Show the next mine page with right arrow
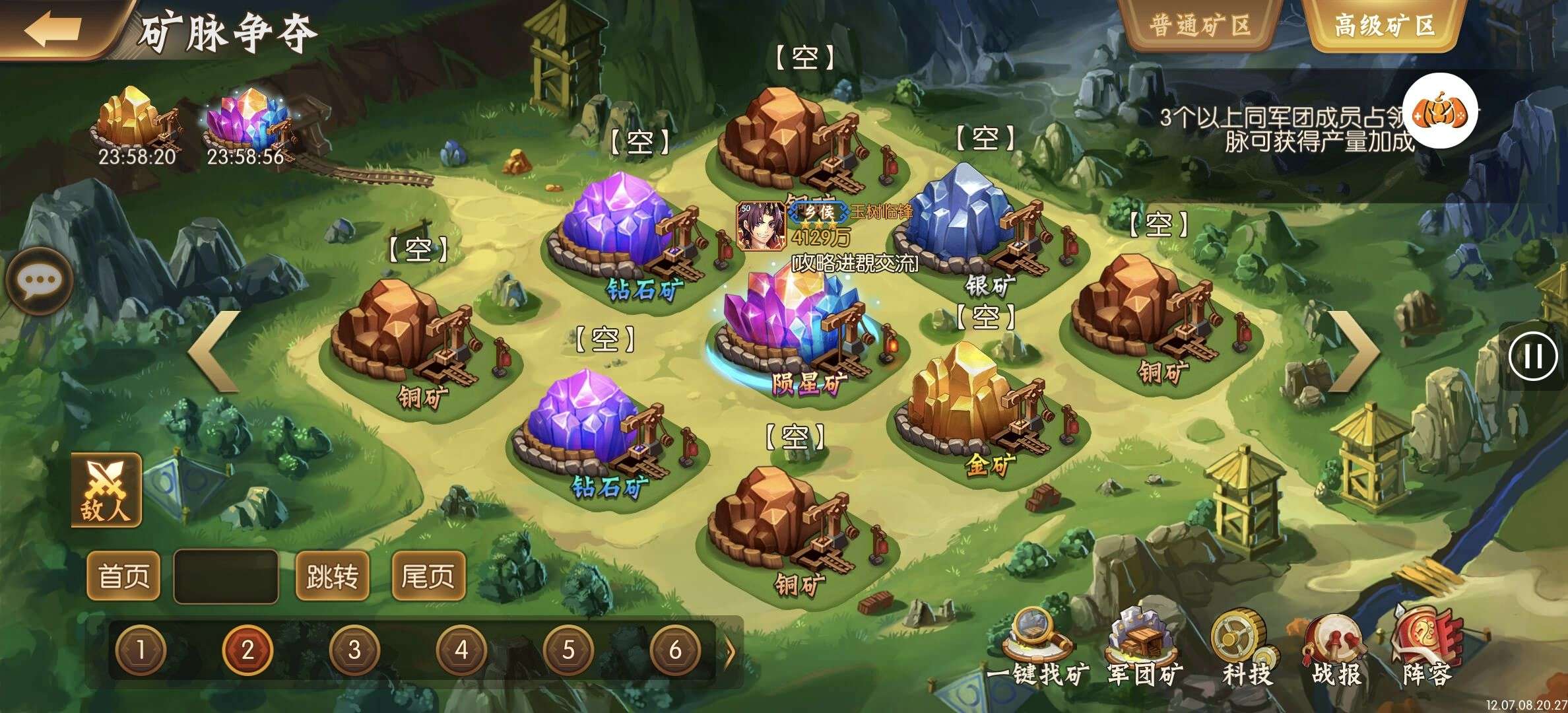The image size is (1568, 713). pyautogui.click(x=1353, y=351)
